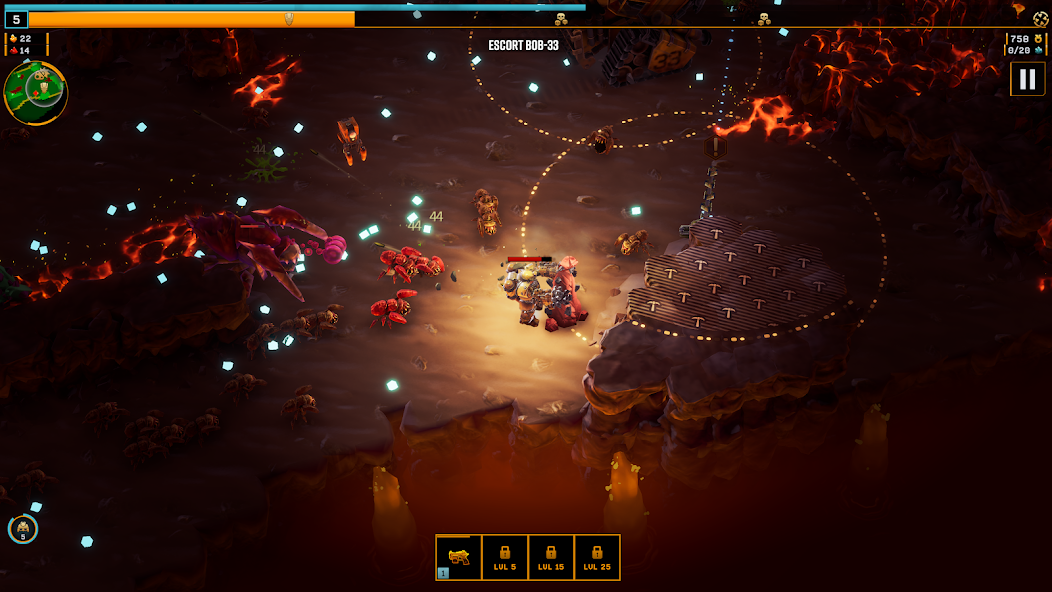This screenshot has height=592, width=1052.
Task: Tap the locked LVL 25 weapon slot
Action: click(597, 557)
